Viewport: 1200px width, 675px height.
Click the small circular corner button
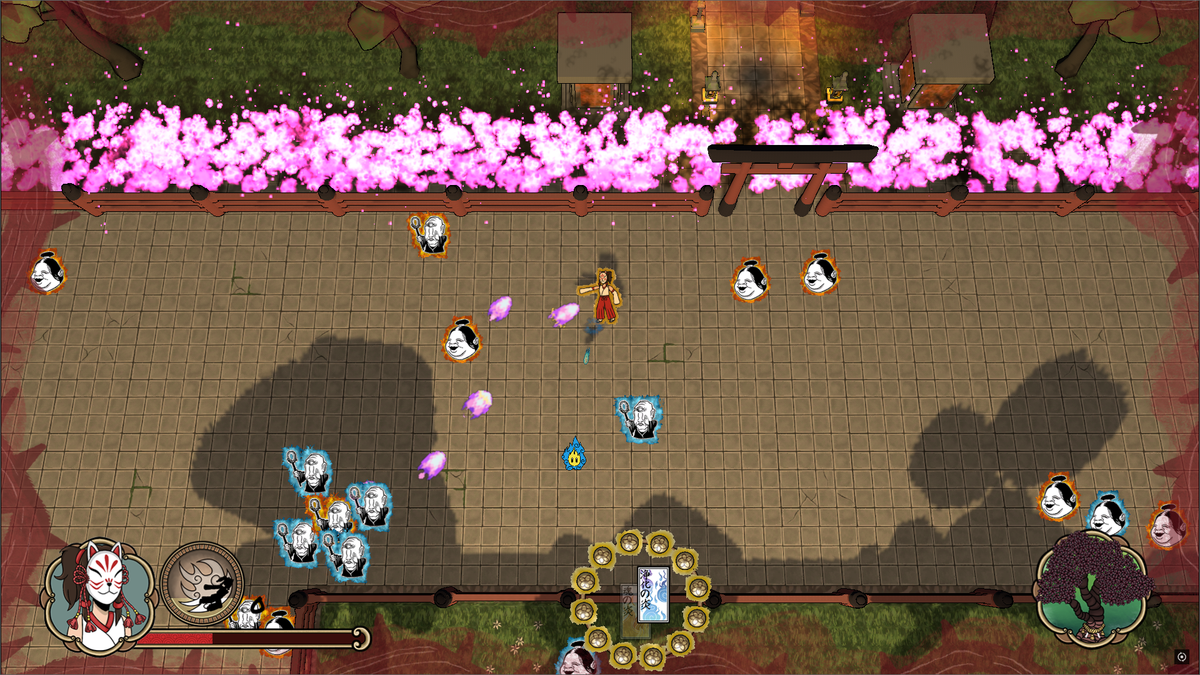click(x=1182, y=657)
